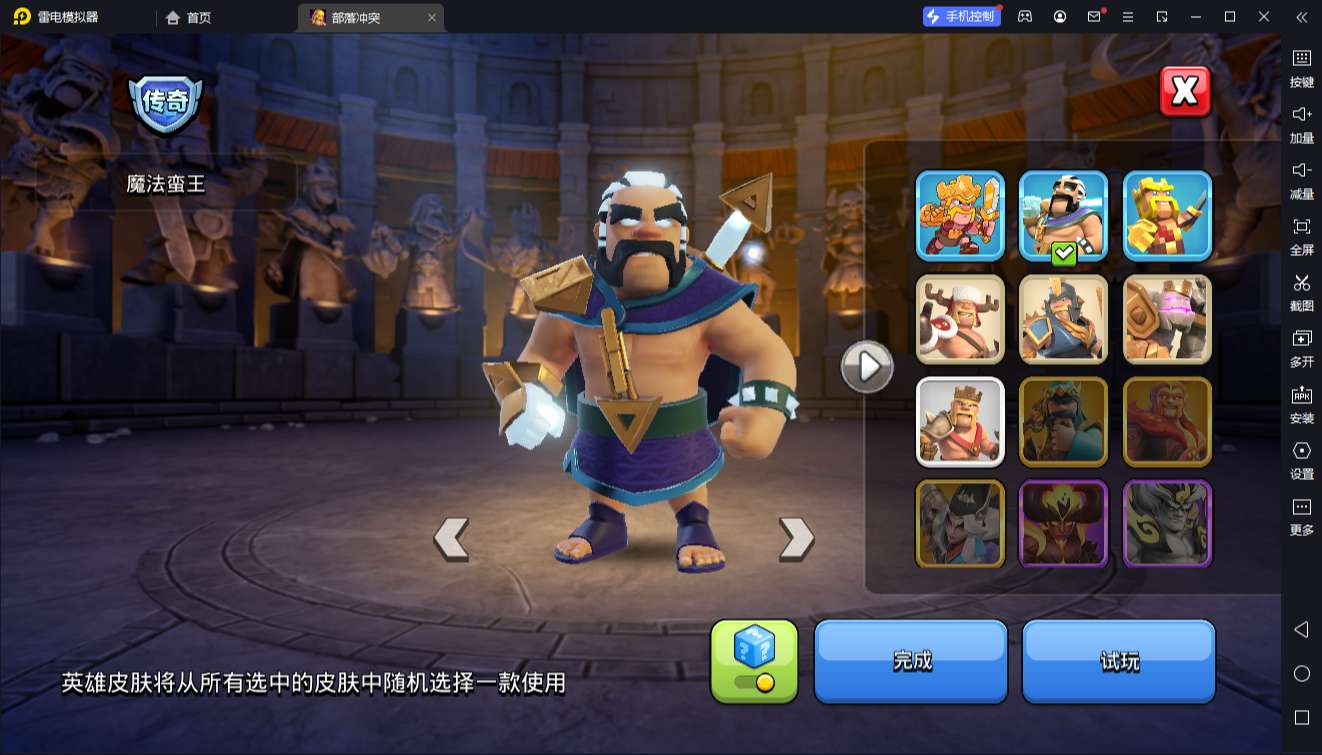1322x755 pixels.
Task: Select the white-bordered Barbarian King skin thumbnail
Action: click(x=959, y=422)
